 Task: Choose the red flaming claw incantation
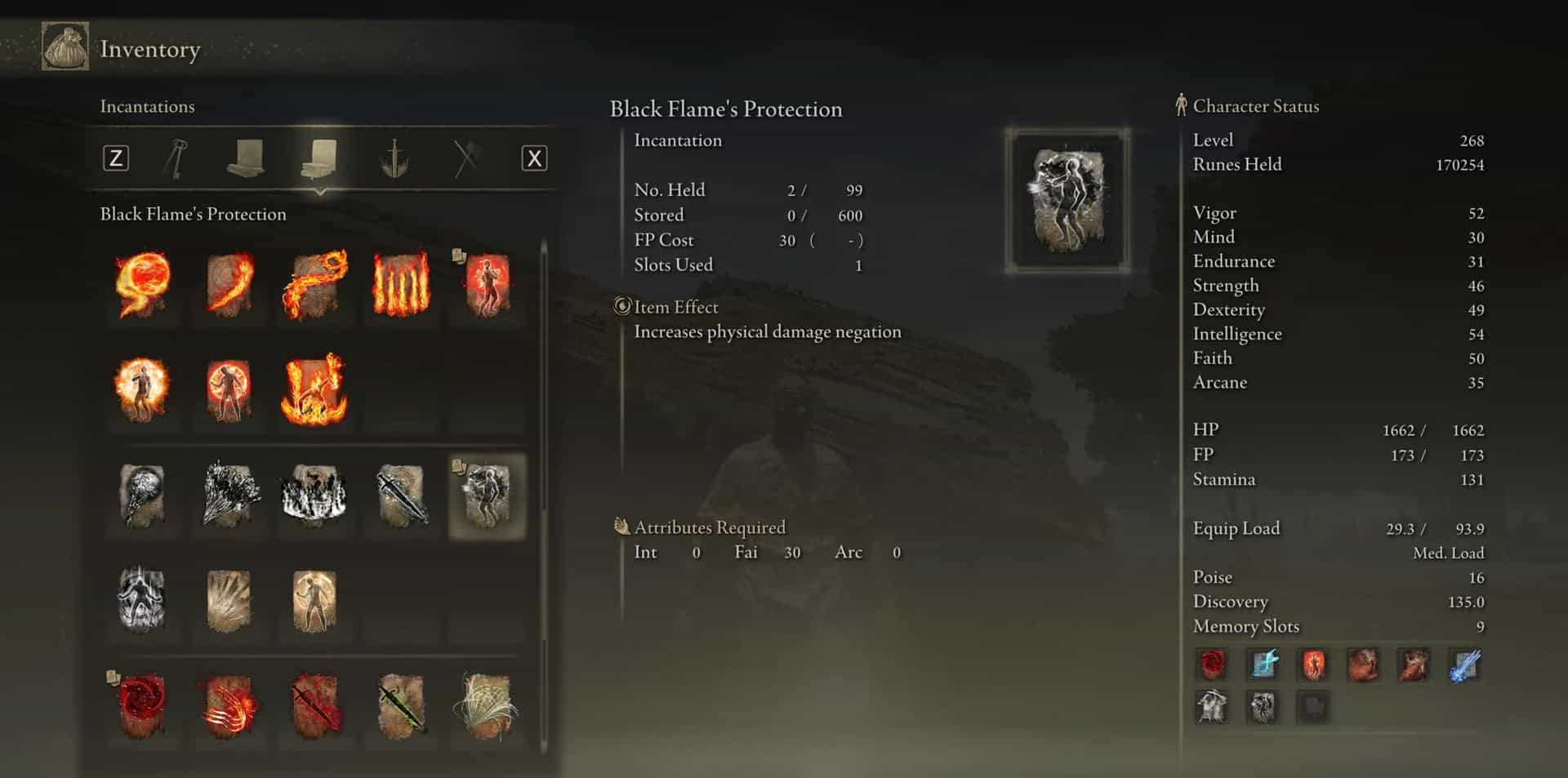(x=229, y=706)
